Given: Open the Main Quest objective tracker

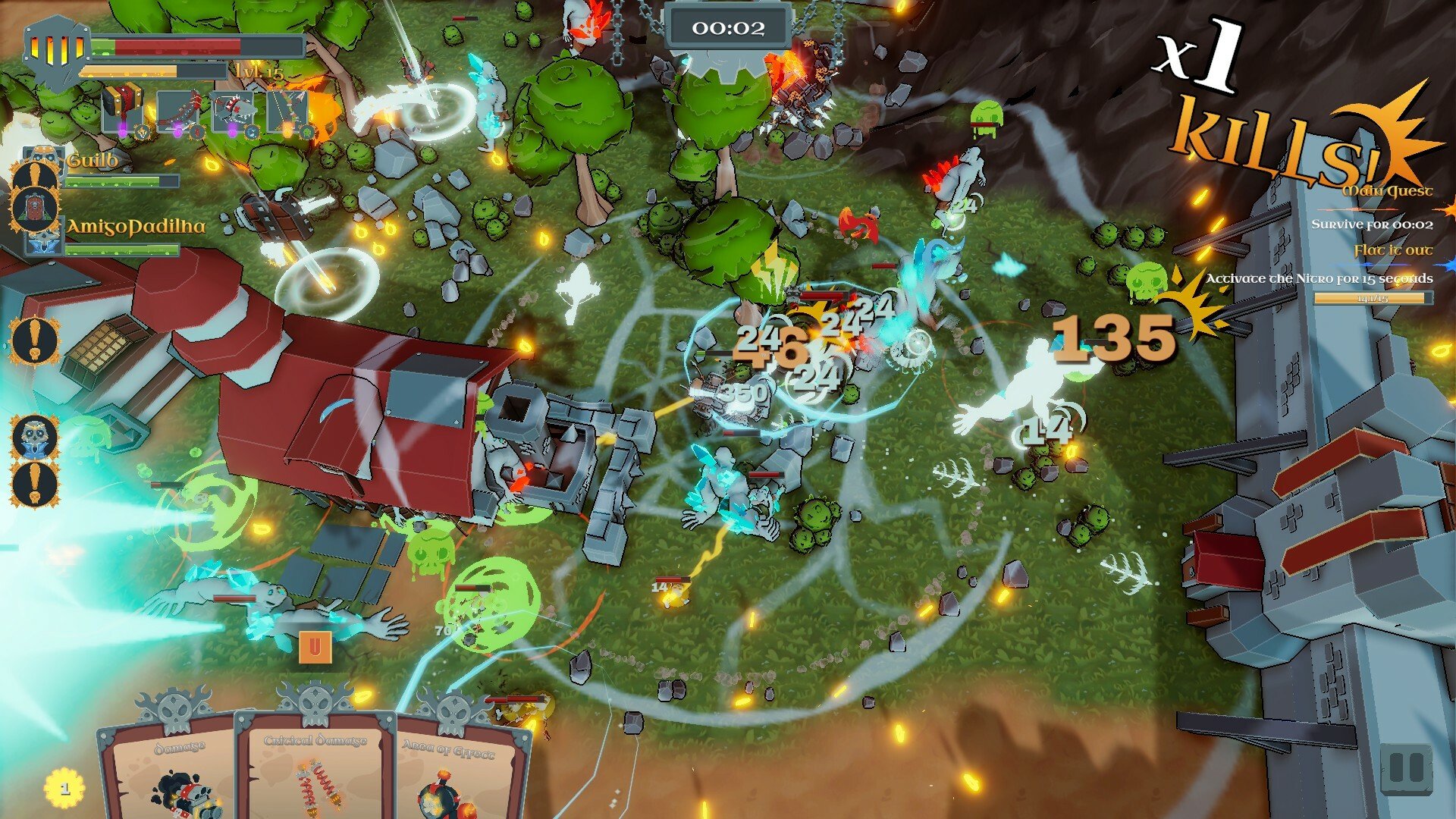Looking at the screenshot, I should click(x=1388, y=190).
